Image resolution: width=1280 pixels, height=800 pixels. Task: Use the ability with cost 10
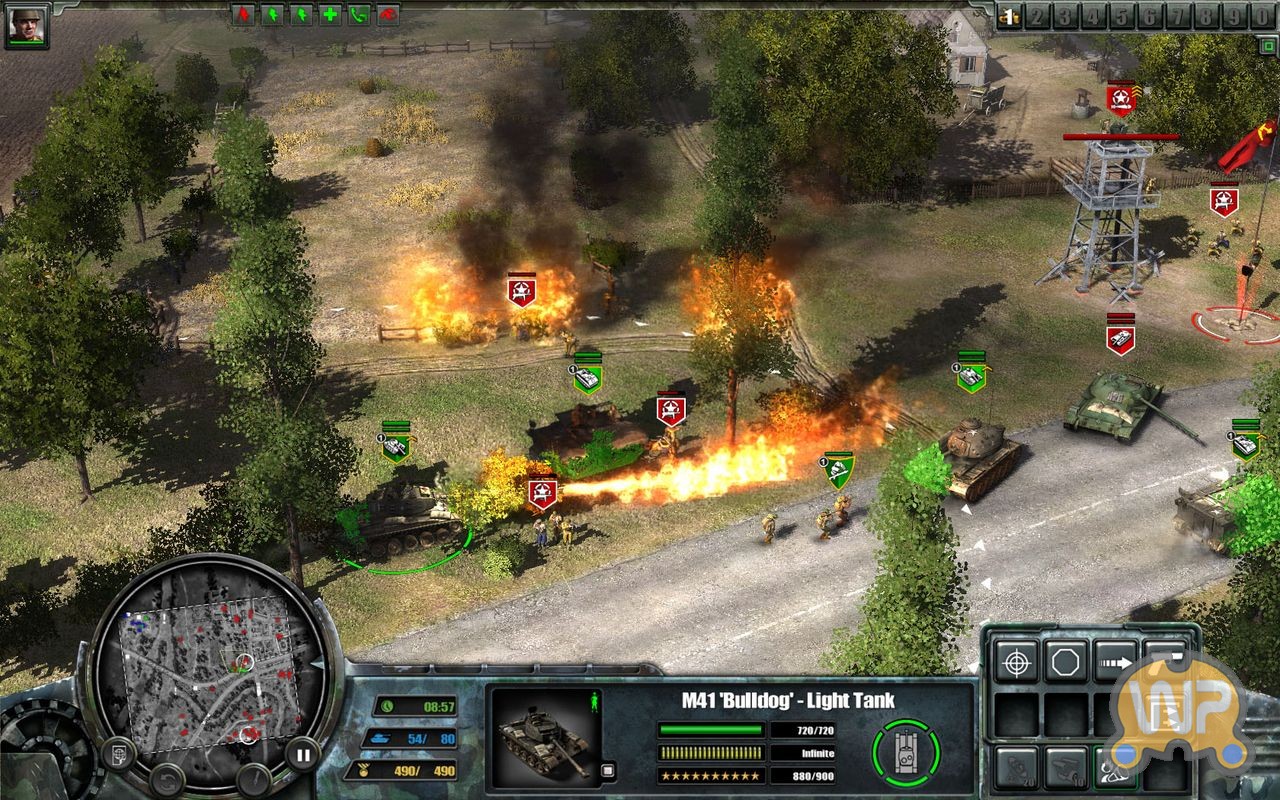[x=1065, y=767]
